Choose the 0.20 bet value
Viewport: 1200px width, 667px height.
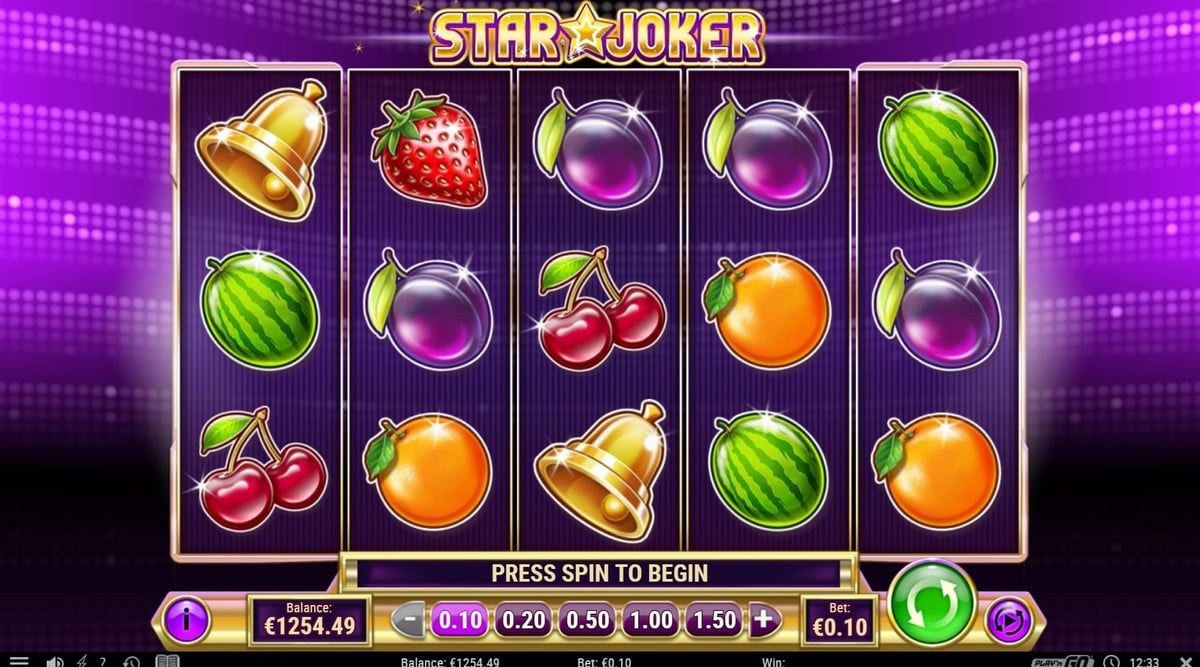(523, 620)
